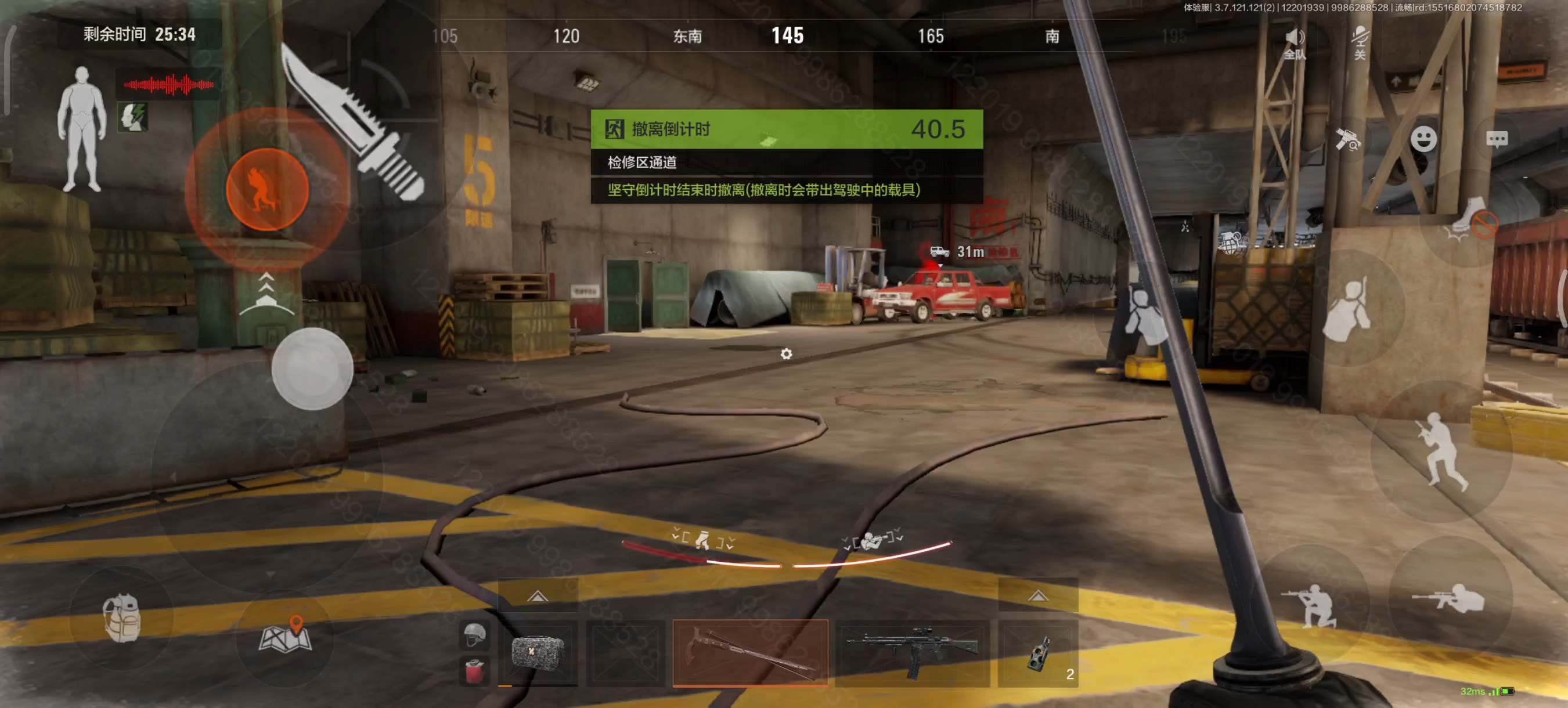The height and width of the screenshot is (708, 1568).
Task: Open the emoji emote menu
Action: coord(1423,139)
